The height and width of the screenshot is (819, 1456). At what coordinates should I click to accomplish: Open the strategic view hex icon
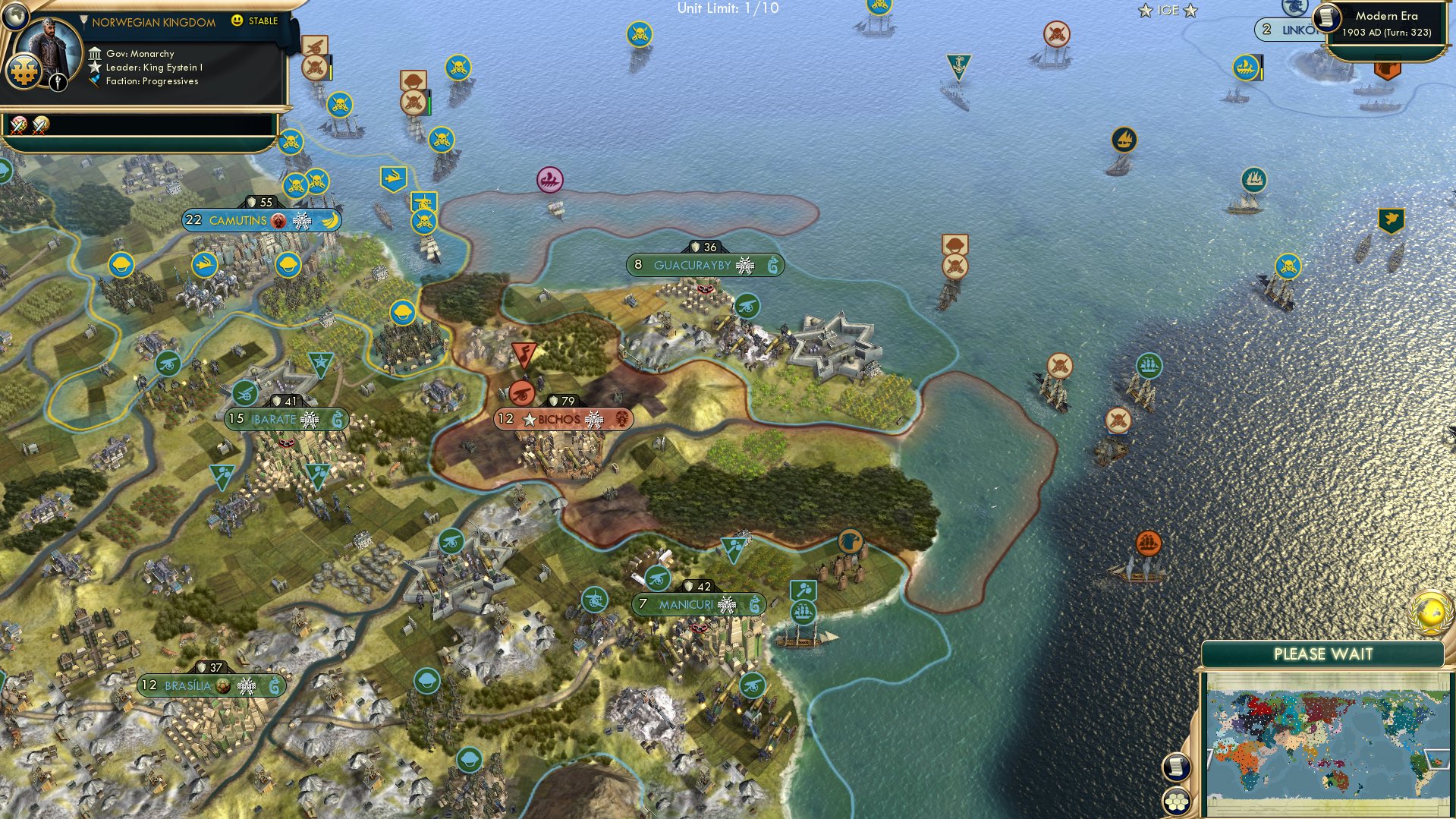1177,801
